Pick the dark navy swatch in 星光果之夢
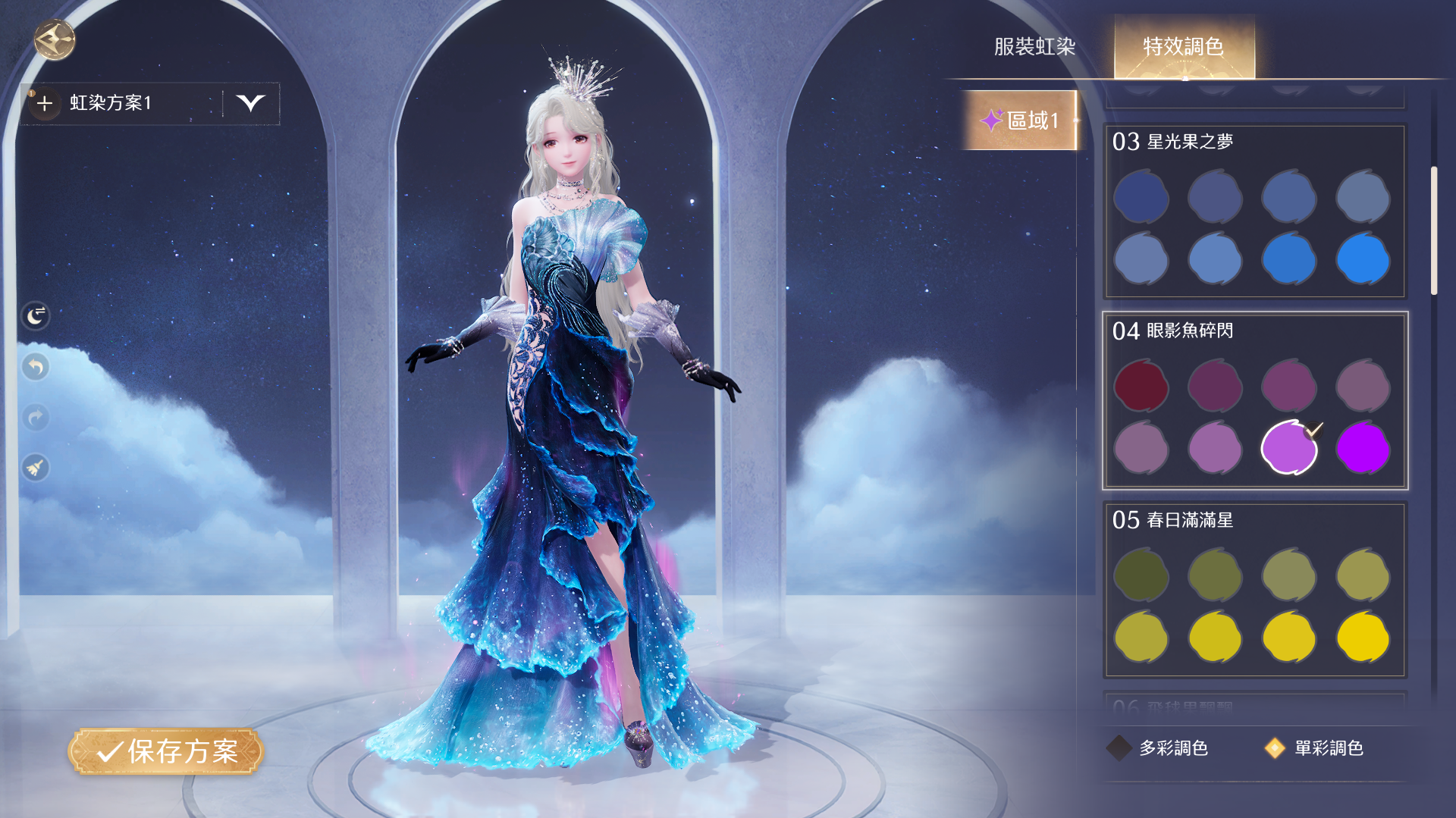The image size is (1456, 818). 1141,197
